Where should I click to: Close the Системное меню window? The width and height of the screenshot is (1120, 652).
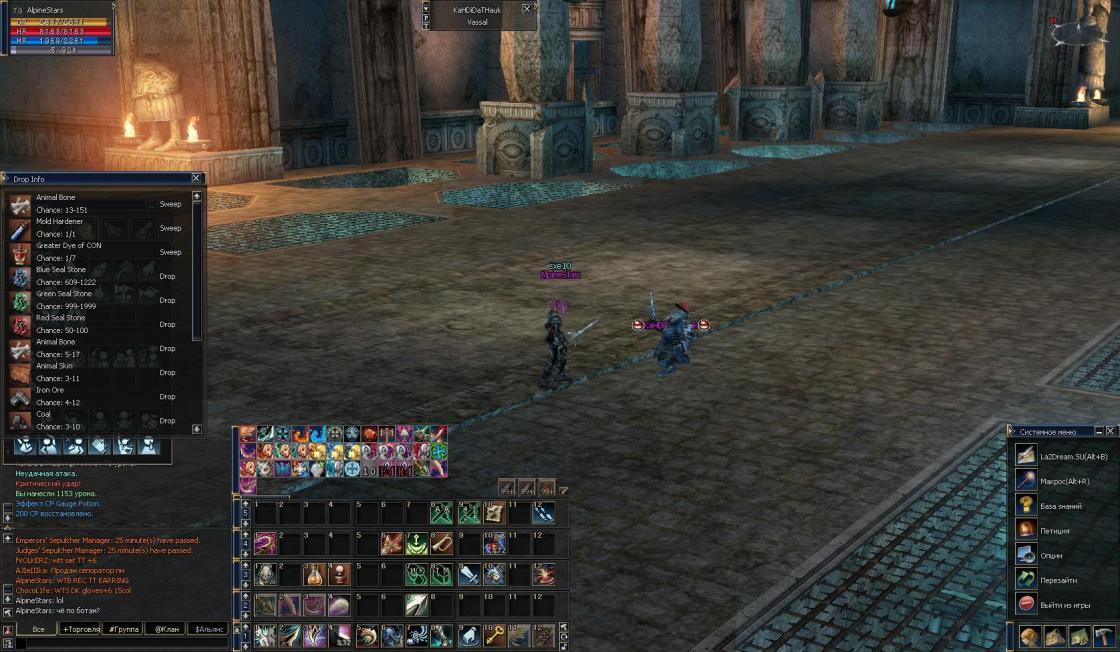pyautogui.click(x=1112, y=431)
